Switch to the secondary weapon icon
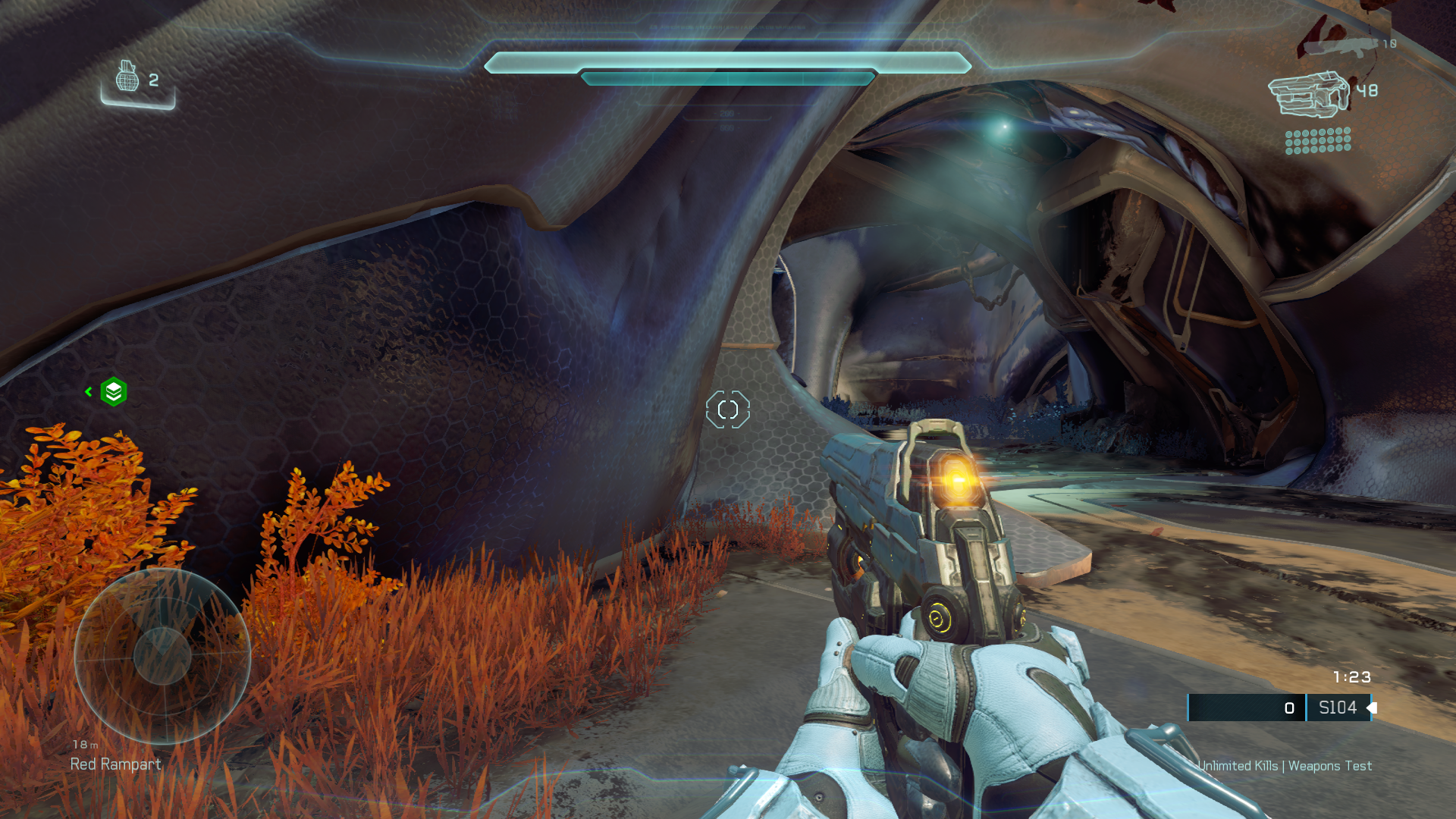This screenshot has height=819, width=1456. coord(1339,46)
